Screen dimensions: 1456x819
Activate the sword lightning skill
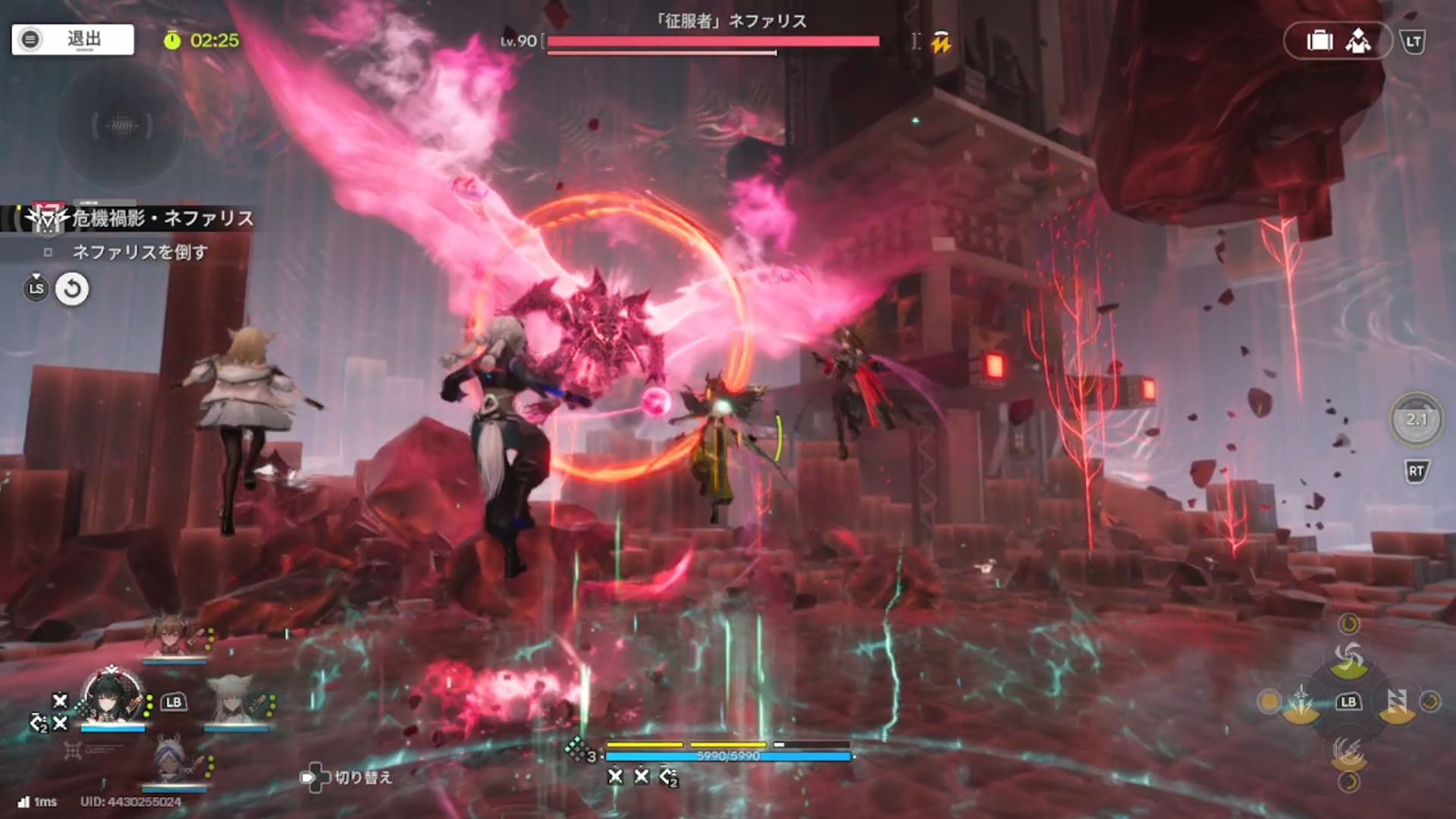(1301, 703)
